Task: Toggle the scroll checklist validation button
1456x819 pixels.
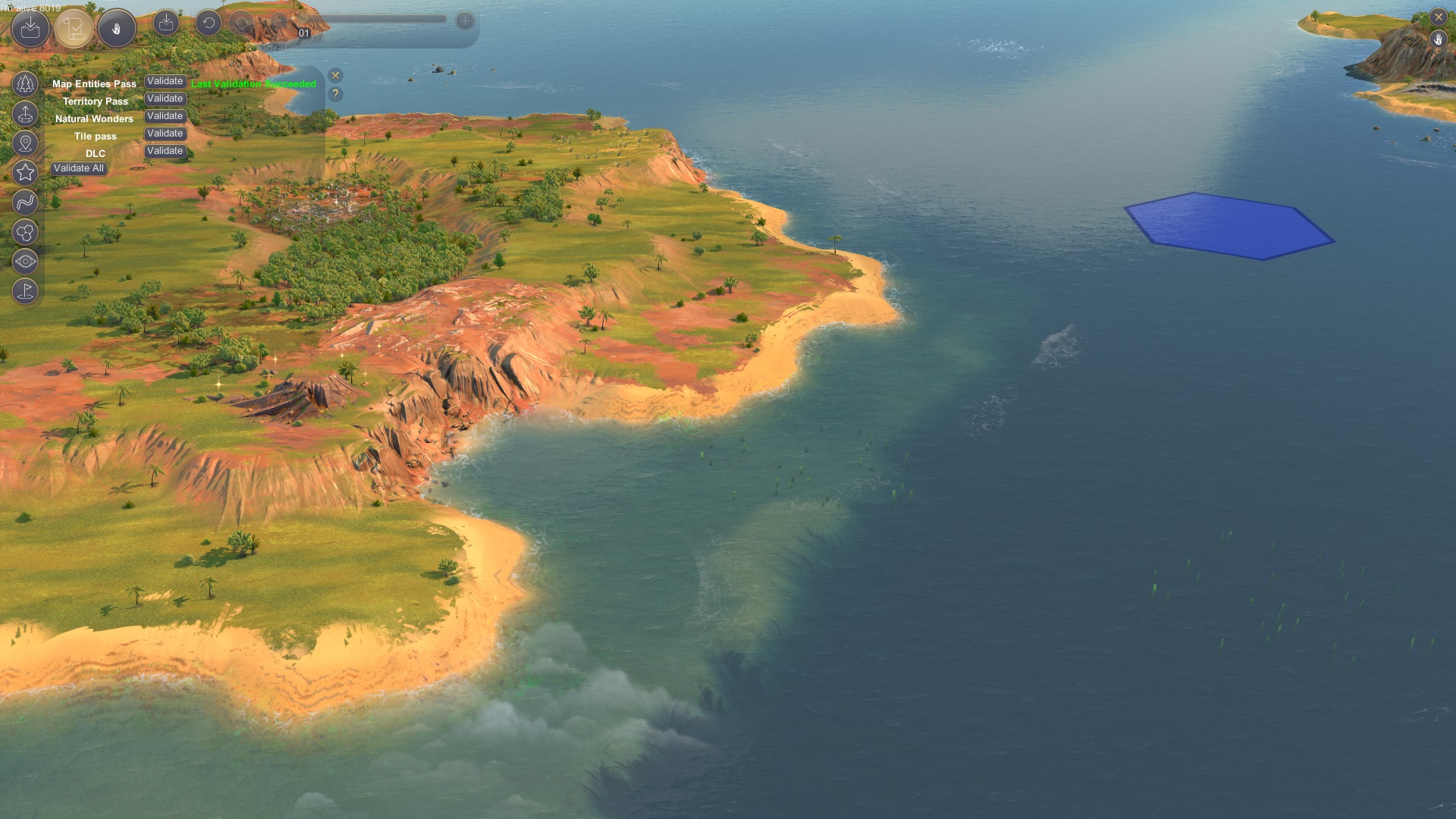Action: click(x=74, y=29)
